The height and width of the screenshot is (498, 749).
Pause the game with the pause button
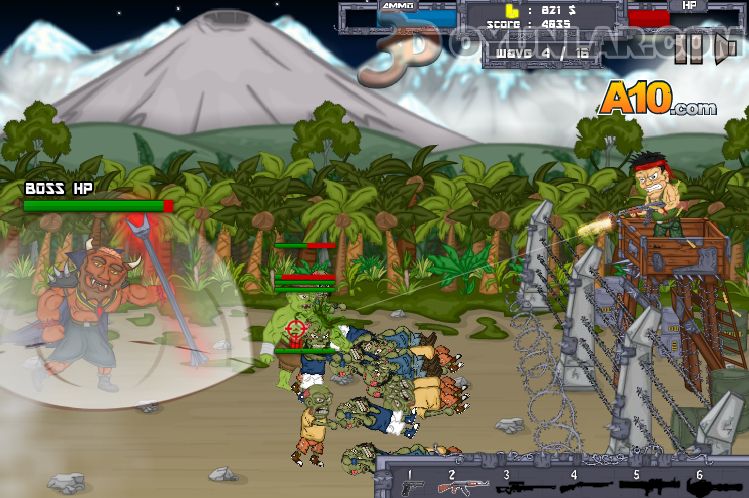click(x=689, y=52)
